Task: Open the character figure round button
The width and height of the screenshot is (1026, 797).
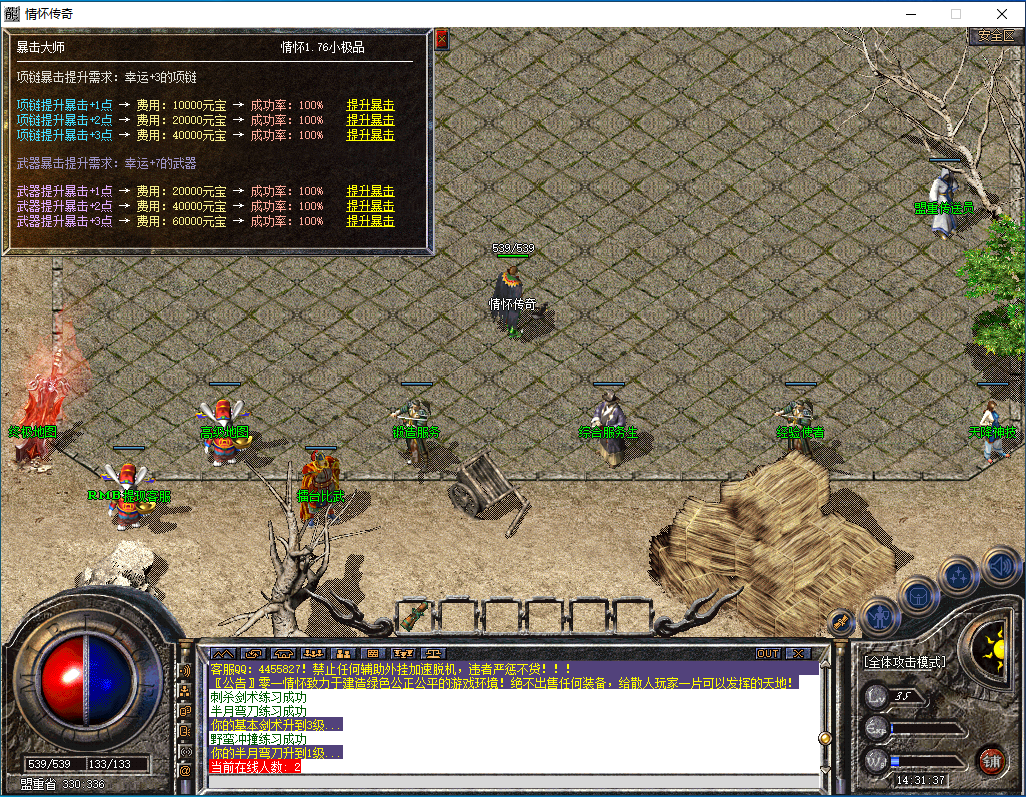Action: tap(880, 615)
